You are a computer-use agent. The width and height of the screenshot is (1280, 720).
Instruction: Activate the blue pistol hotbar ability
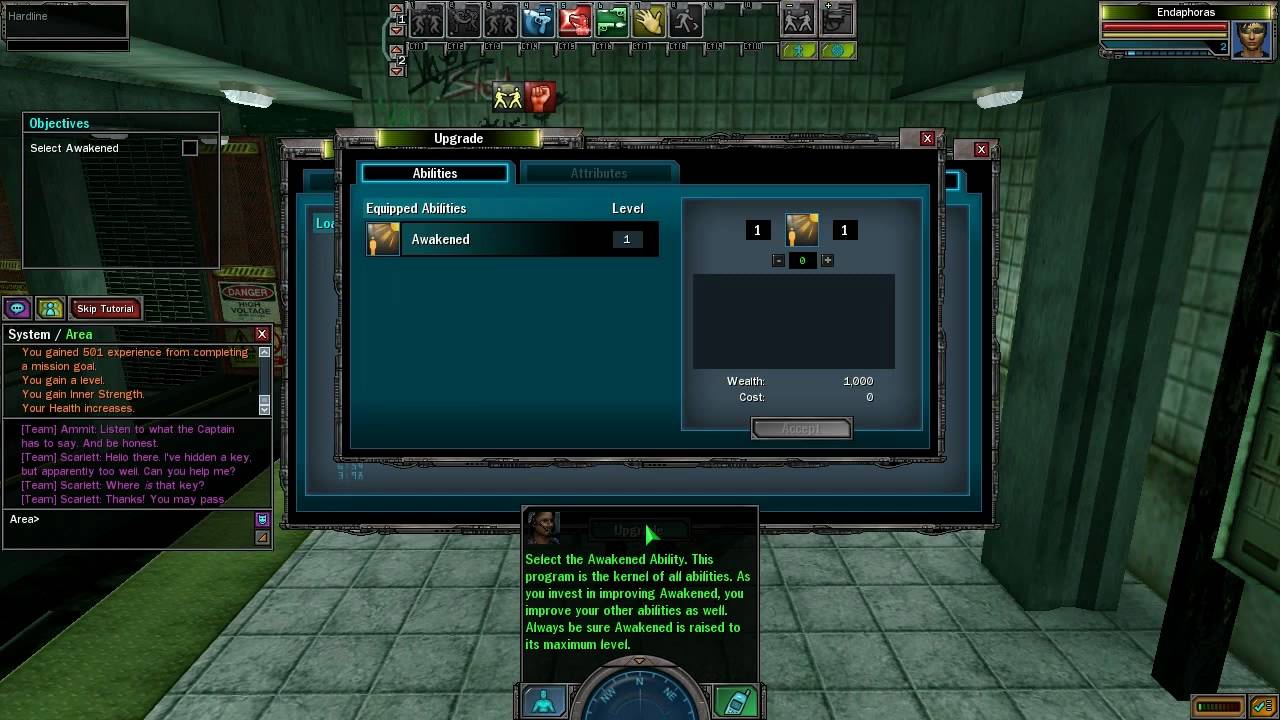point(538,21)
